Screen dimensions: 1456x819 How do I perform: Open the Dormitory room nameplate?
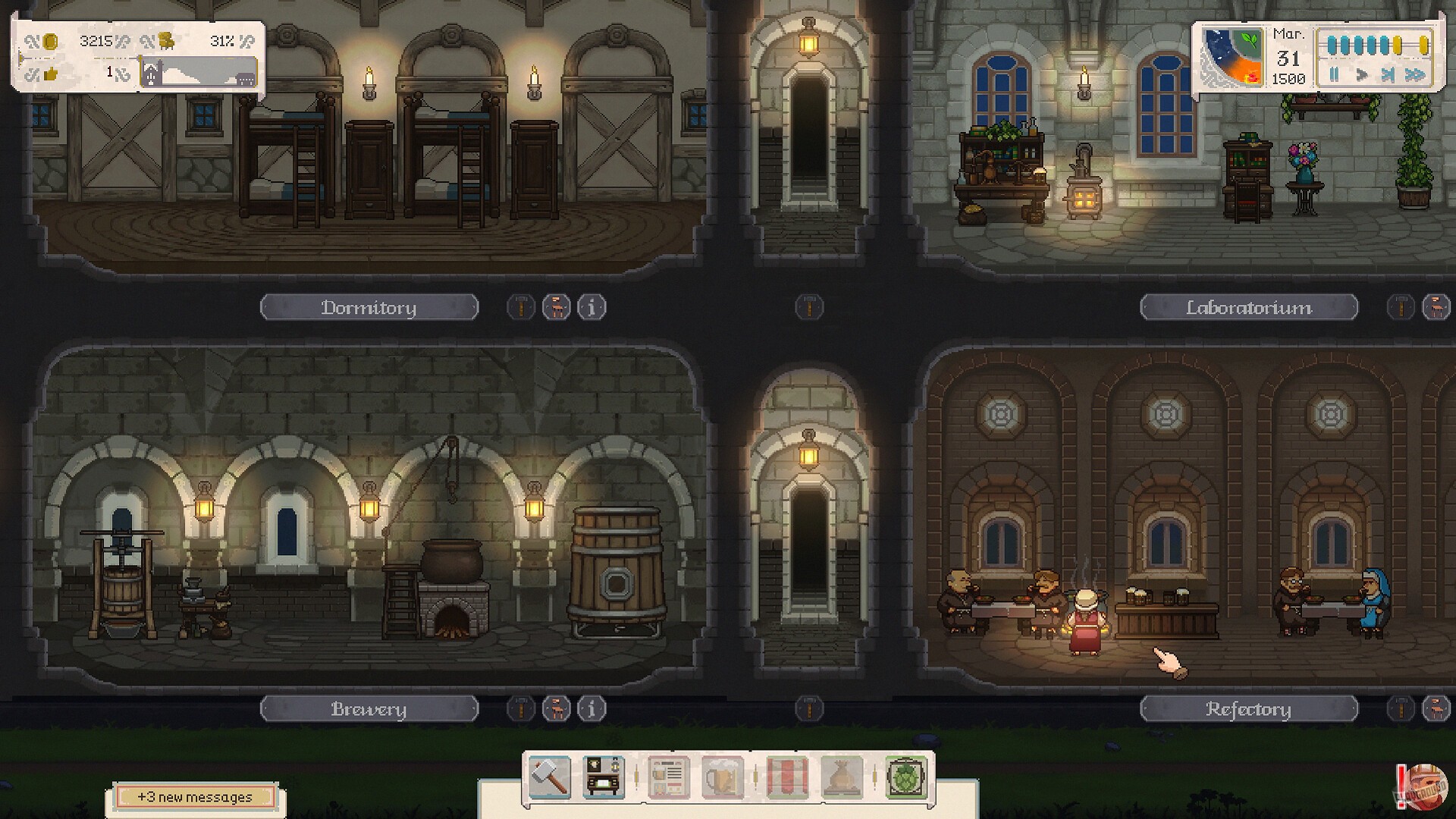[369, 307]
